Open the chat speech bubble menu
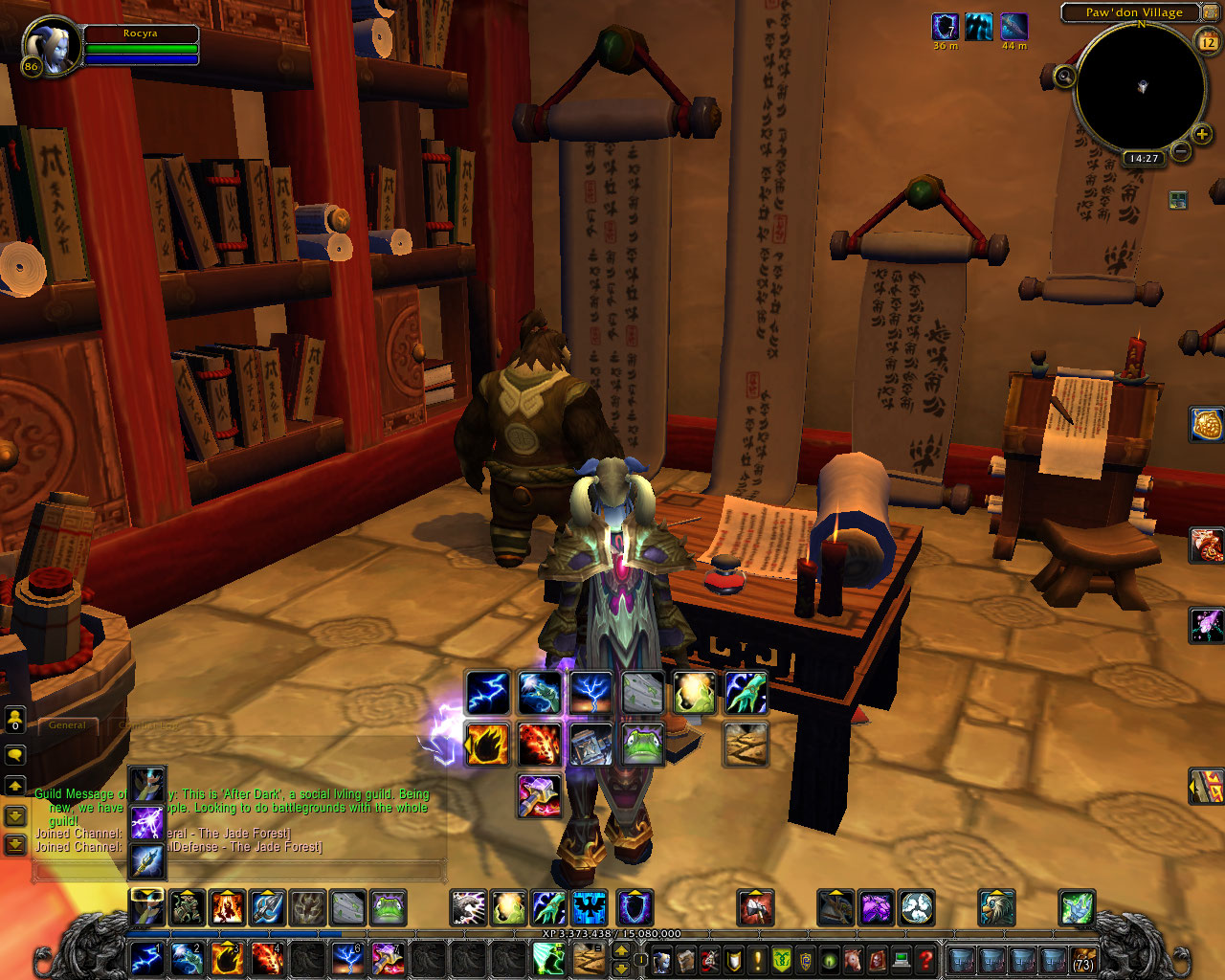 15,755
